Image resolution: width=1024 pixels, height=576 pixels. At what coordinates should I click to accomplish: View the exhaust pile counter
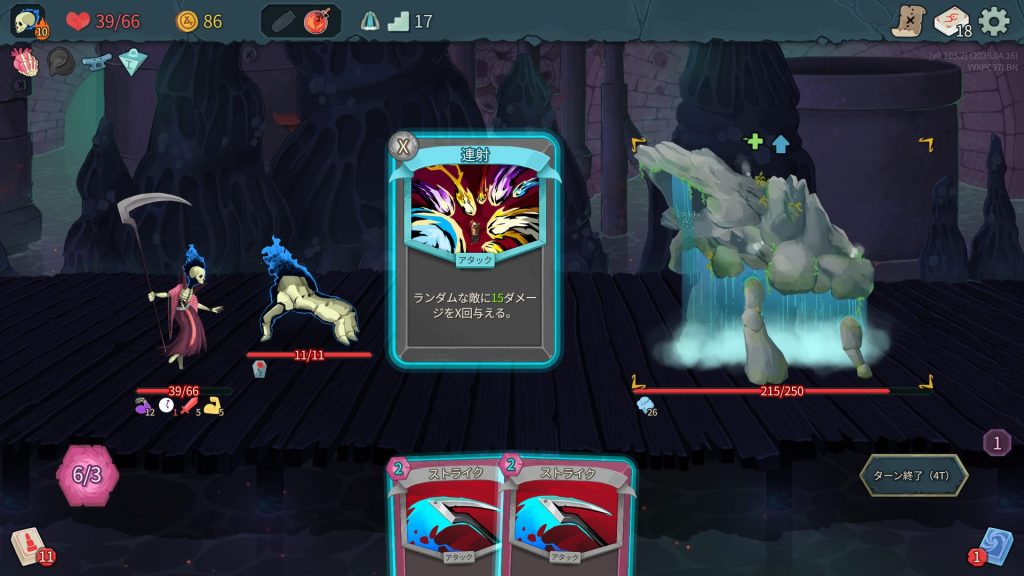click(996, 442)
